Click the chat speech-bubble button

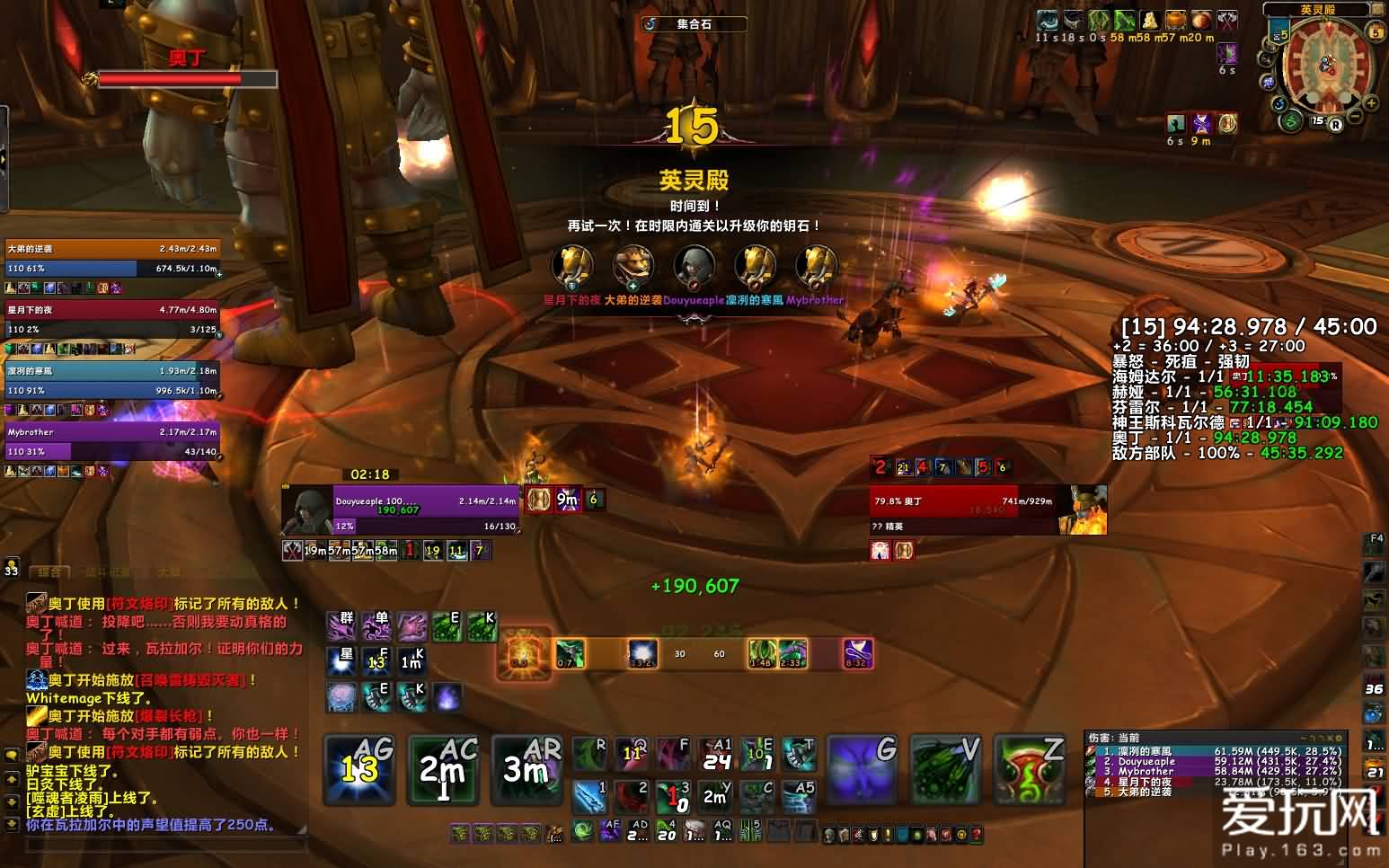tap(12, 756)
